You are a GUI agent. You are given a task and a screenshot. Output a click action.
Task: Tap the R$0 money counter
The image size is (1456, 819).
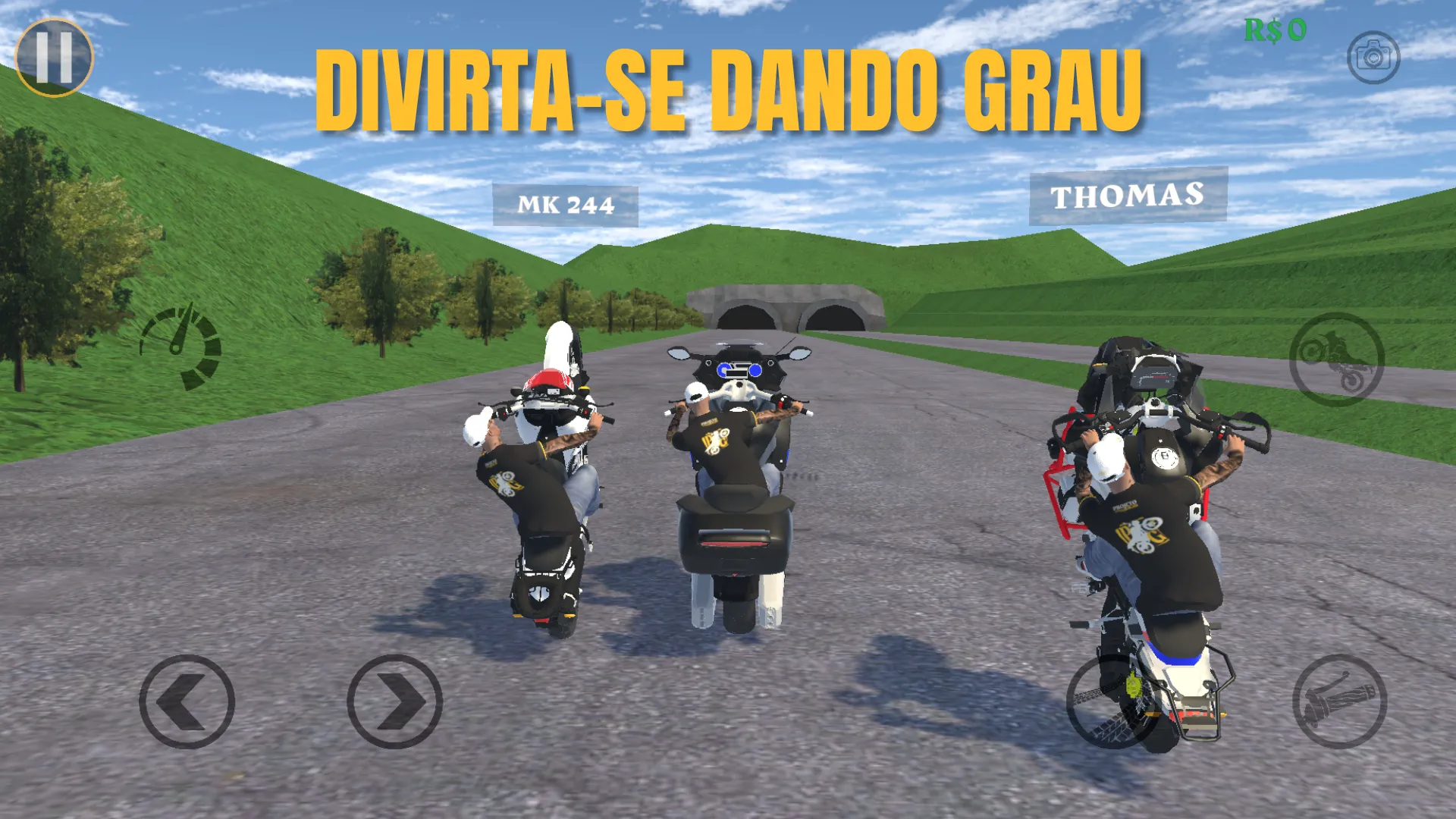pyautogui.click(x=1274, y=30)
